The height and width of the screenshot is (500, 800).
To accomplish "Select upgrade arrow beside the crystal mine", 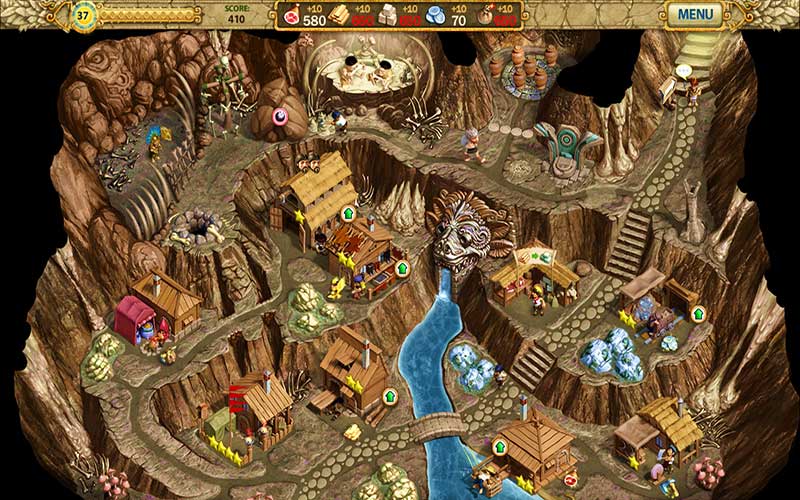I will 698,314.
